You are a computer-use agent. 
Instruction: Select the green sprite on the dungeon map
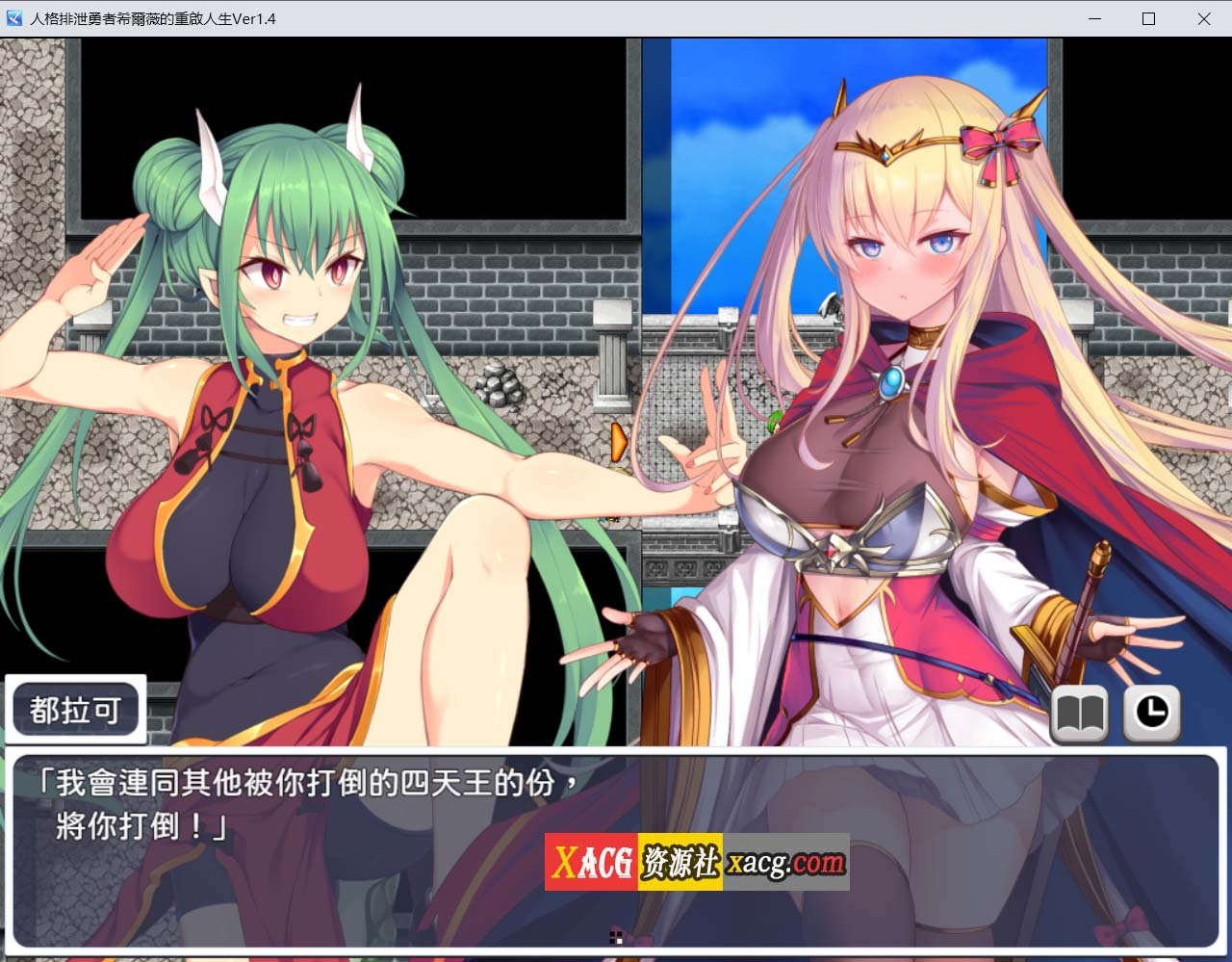point(773,421)
